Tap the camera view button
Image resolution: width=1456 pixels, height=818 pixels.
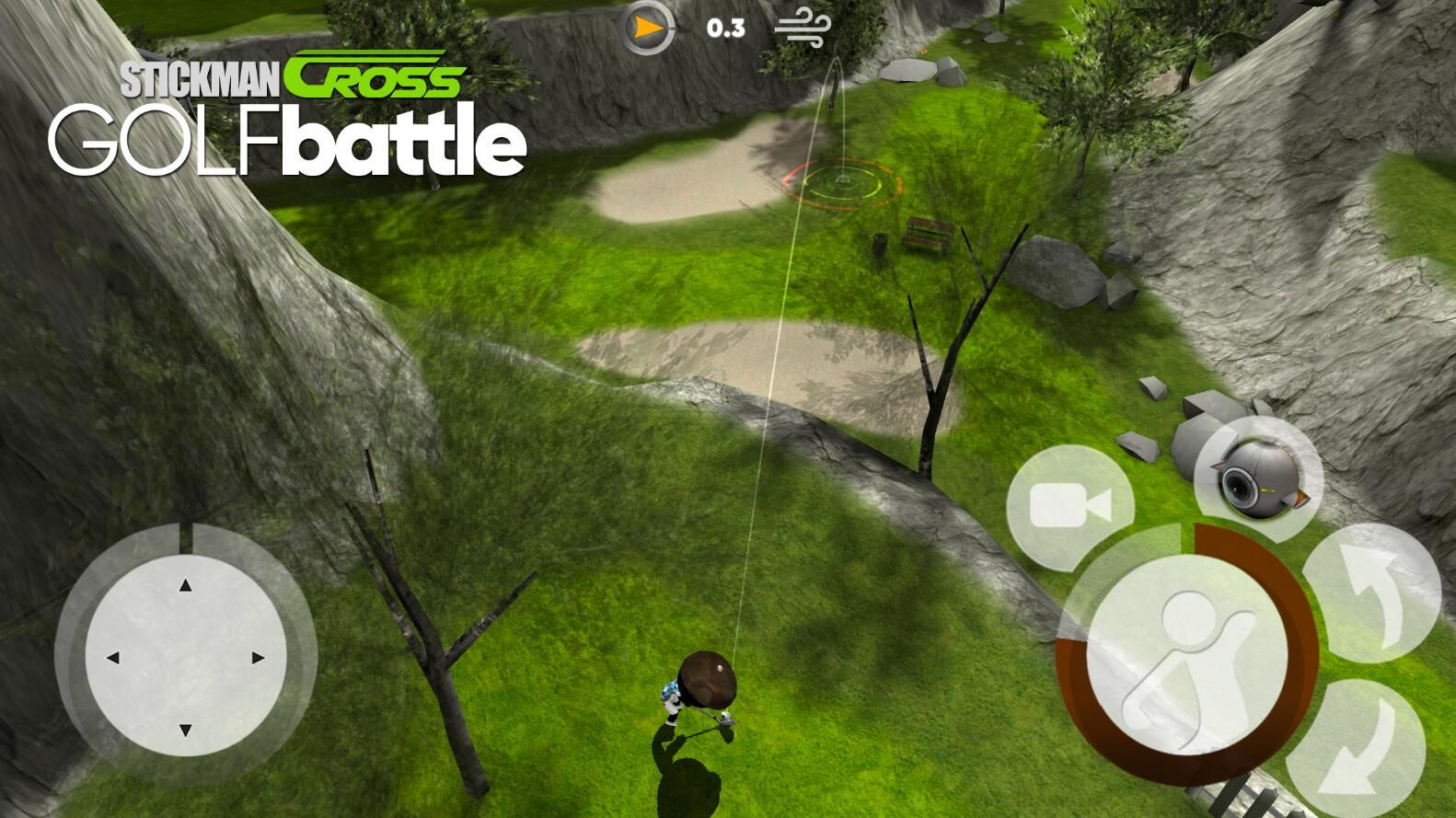pos(1069,507)
